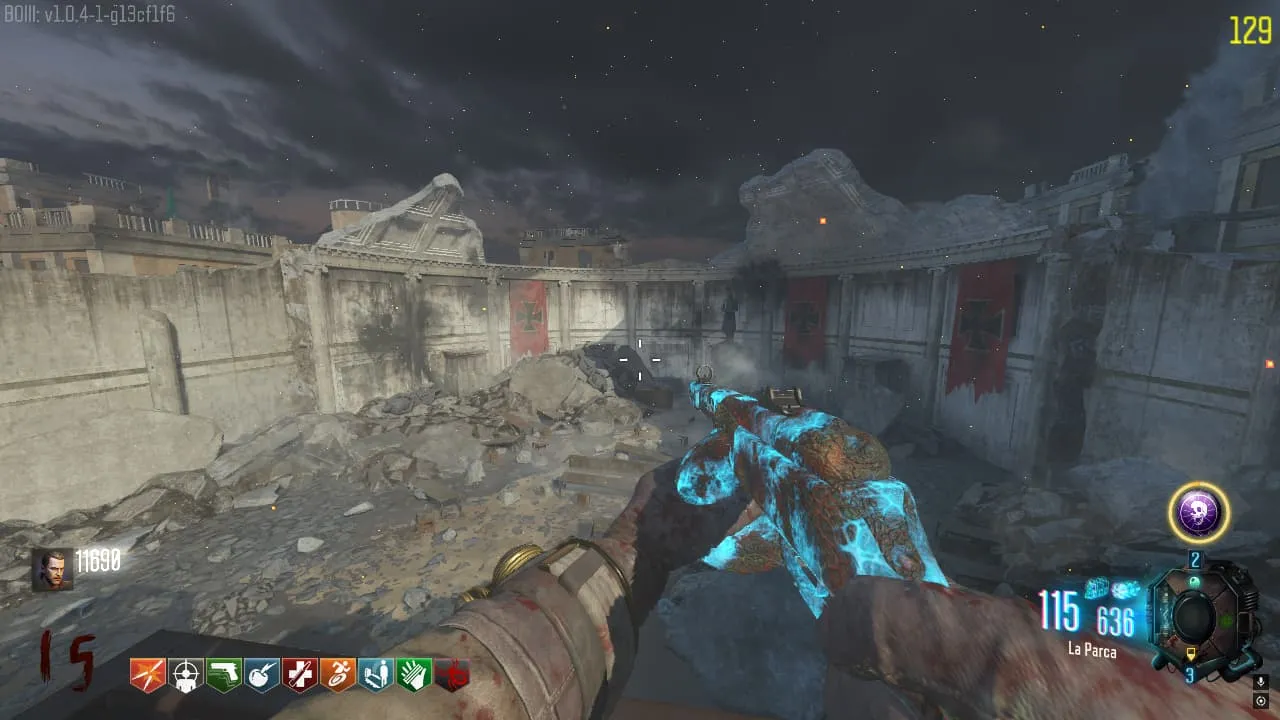Activate the Stamin-Up running figure perk
Viewport: 1280px width, 720px height.
pyautogui.click(x=337, y=675)
